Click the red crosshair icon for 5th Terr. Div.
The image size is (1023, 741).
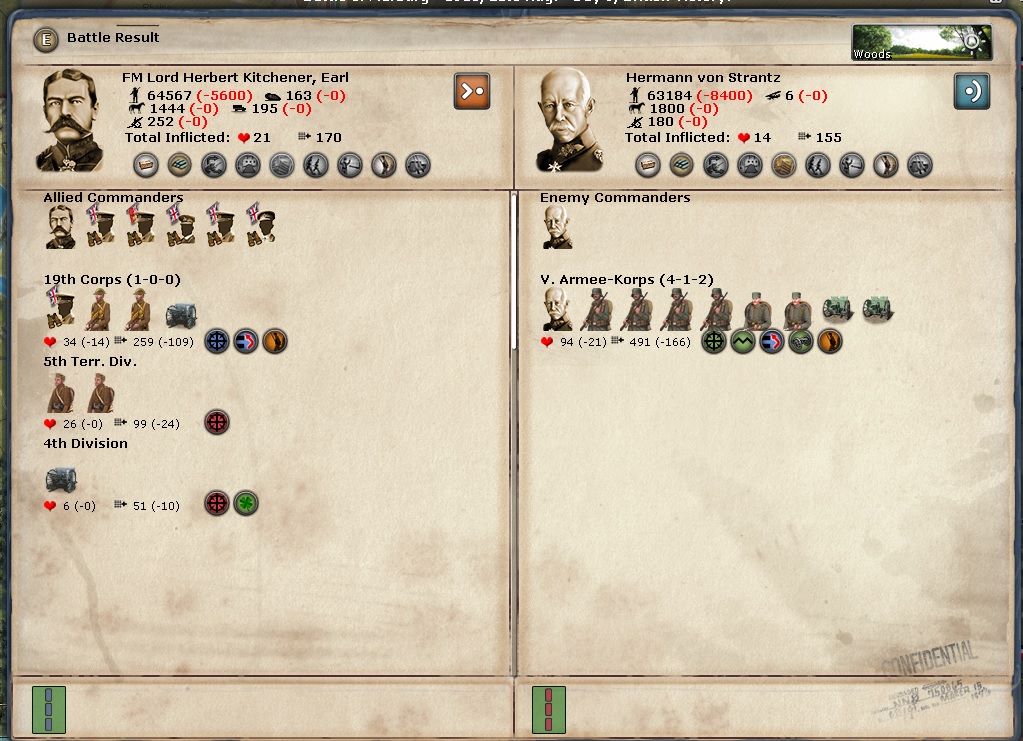pos(216,422)
